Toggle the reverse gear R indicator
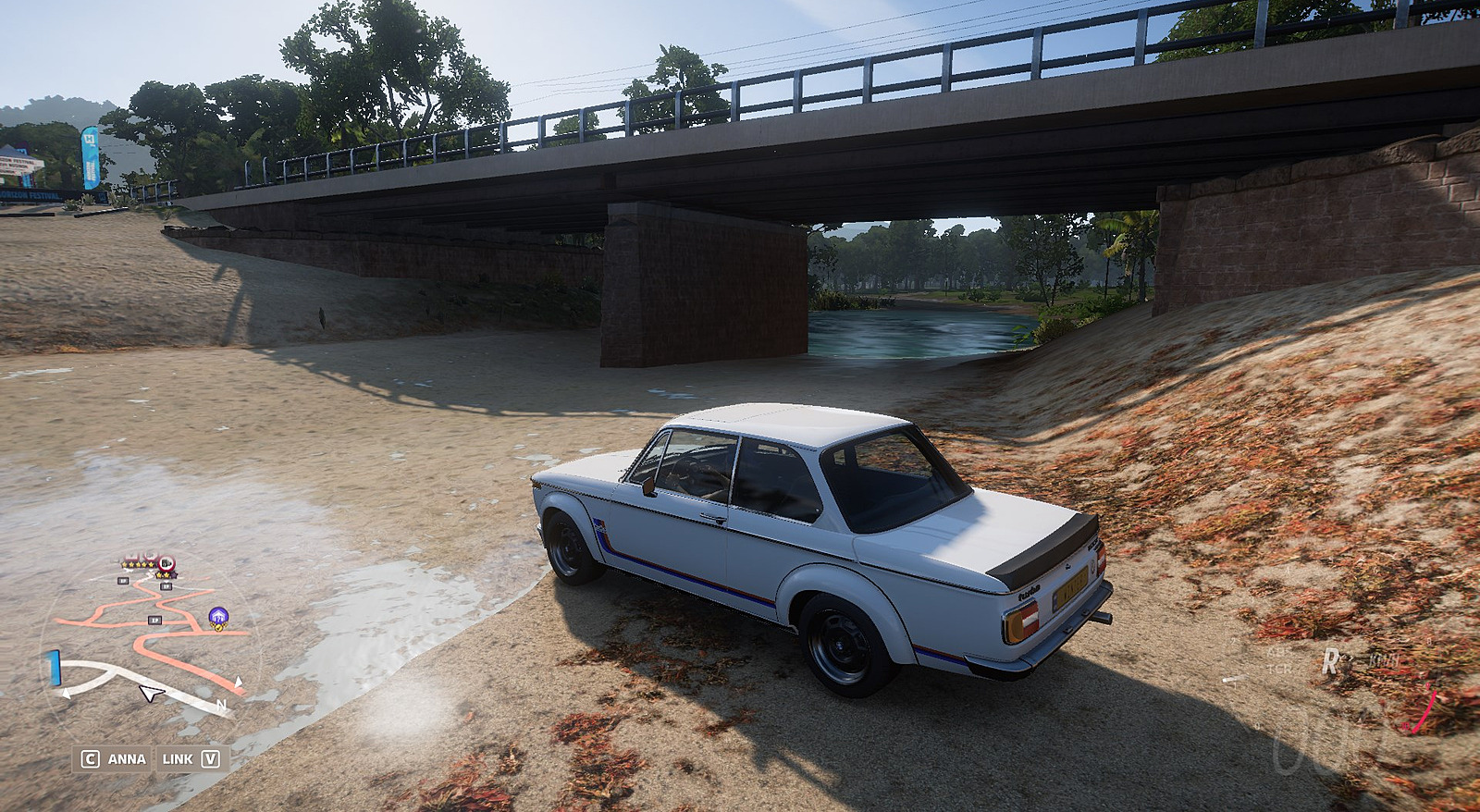 click(1331, 661)
